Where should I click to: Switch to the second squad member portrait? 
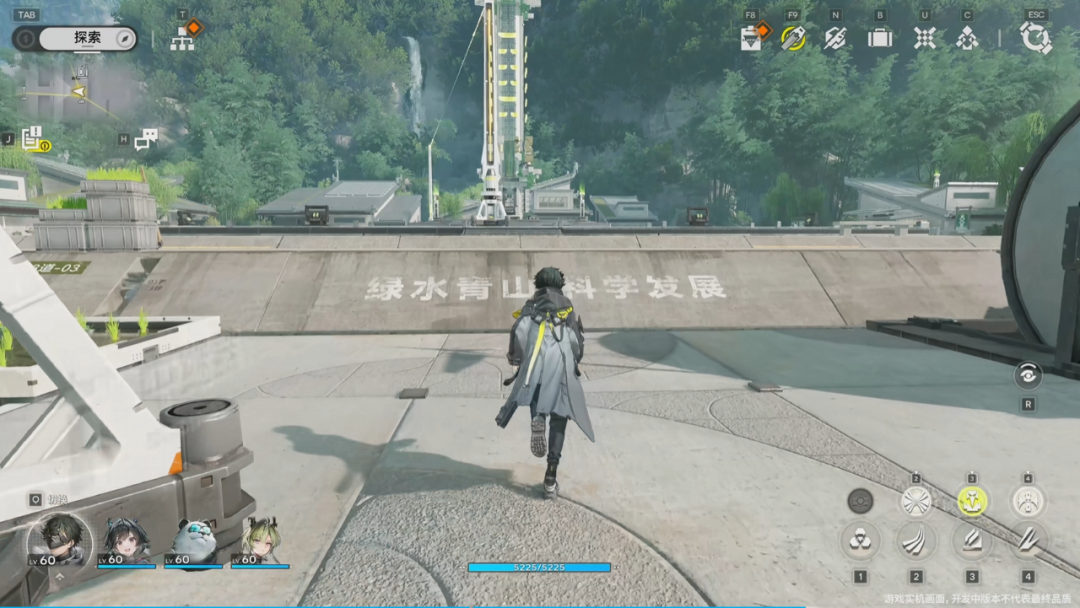click(x=127, y=541)
